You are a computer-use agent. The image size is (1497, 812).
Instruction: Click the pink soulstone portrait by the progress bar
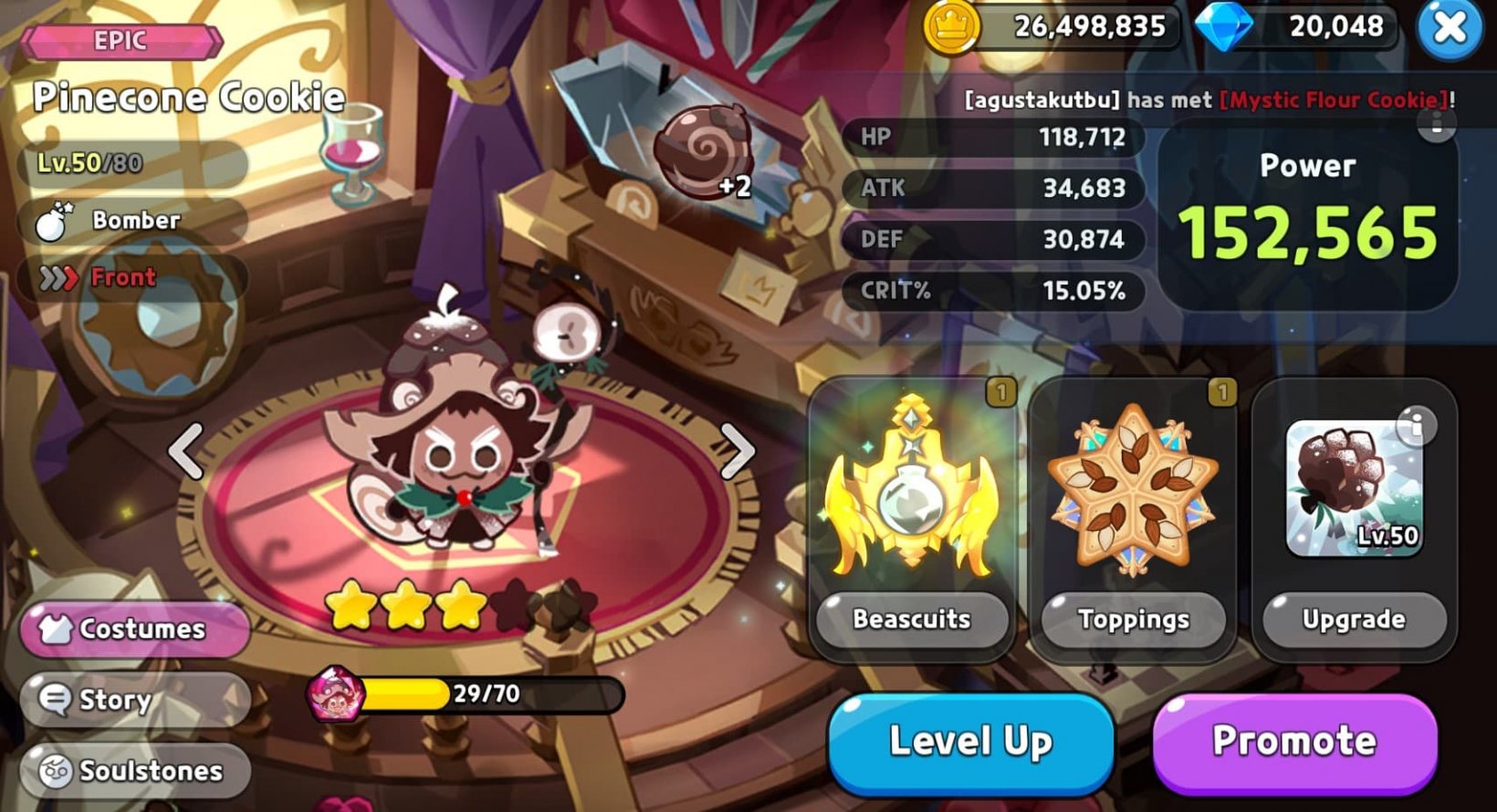click(x=333, y=695)
